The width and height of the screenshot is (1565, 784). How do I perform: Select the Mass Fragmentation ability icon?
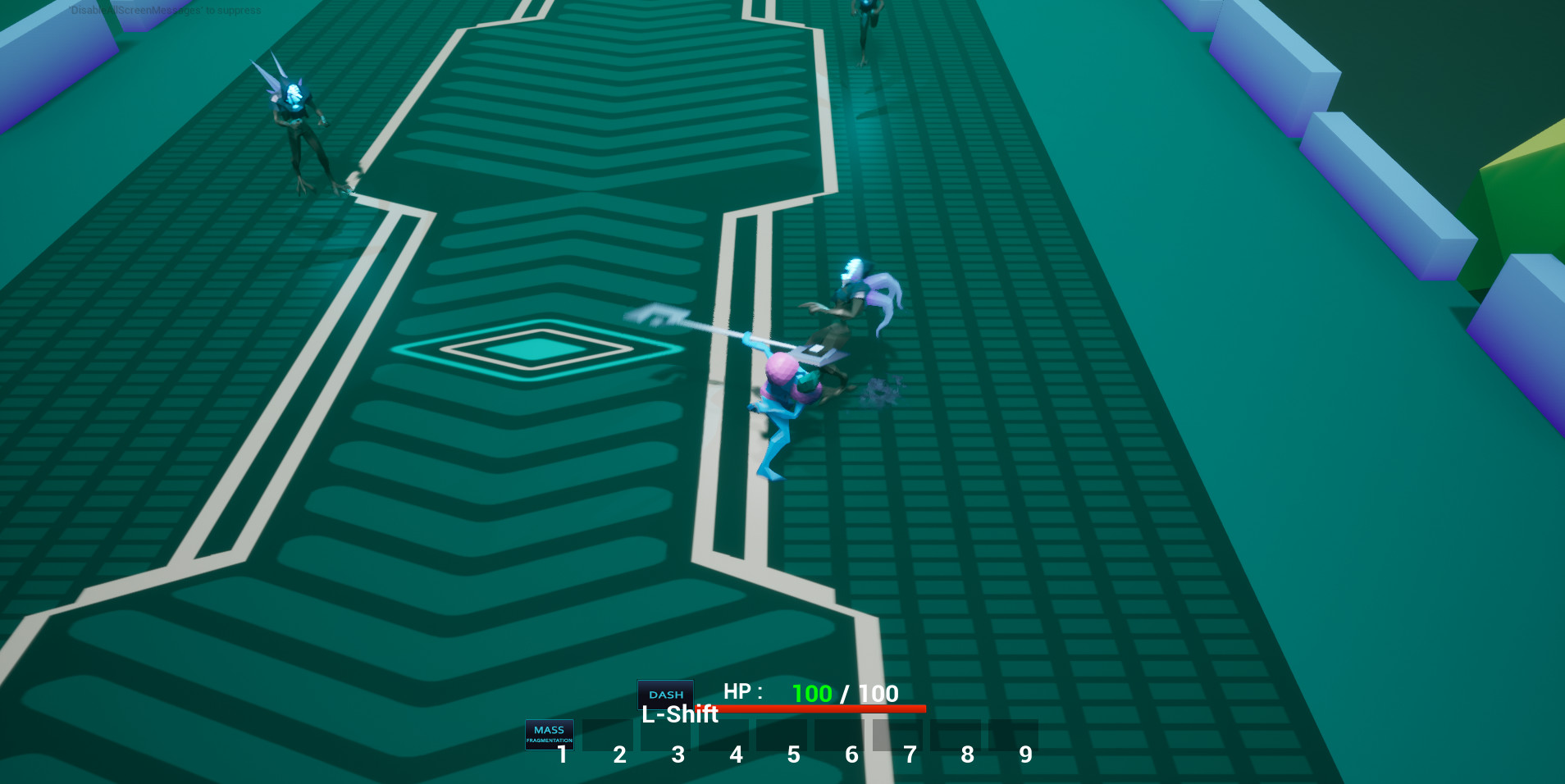550,735
